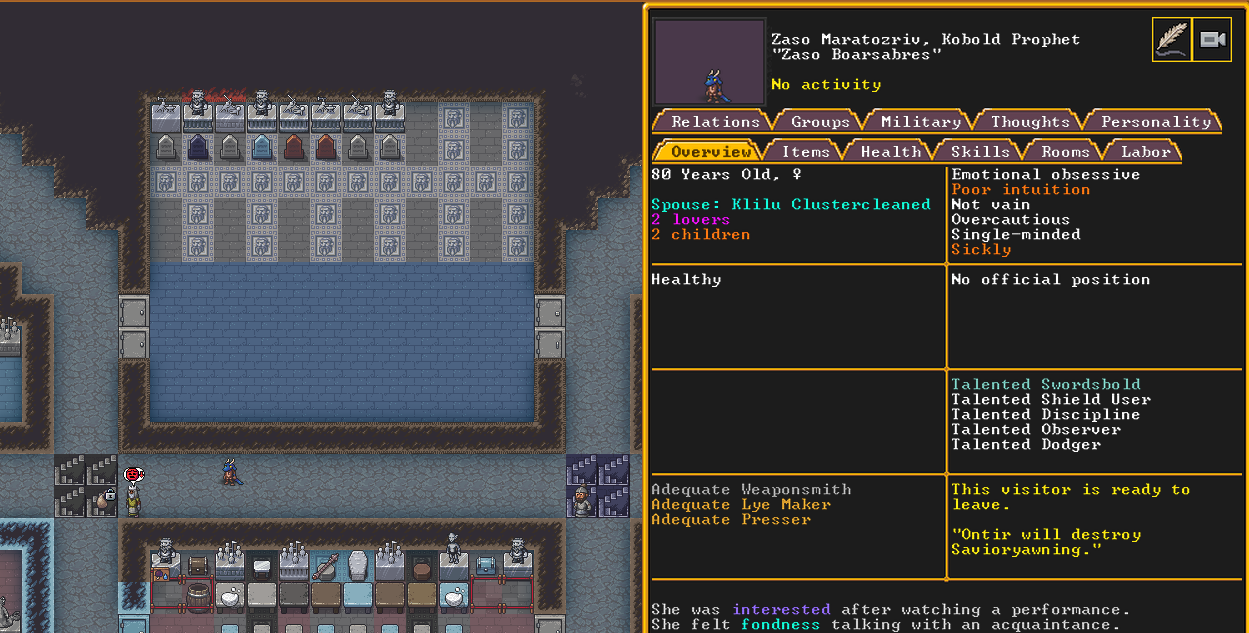Screen dimensions: 1249x633
Task: Select the Overview tab
Action: point(710,152)
